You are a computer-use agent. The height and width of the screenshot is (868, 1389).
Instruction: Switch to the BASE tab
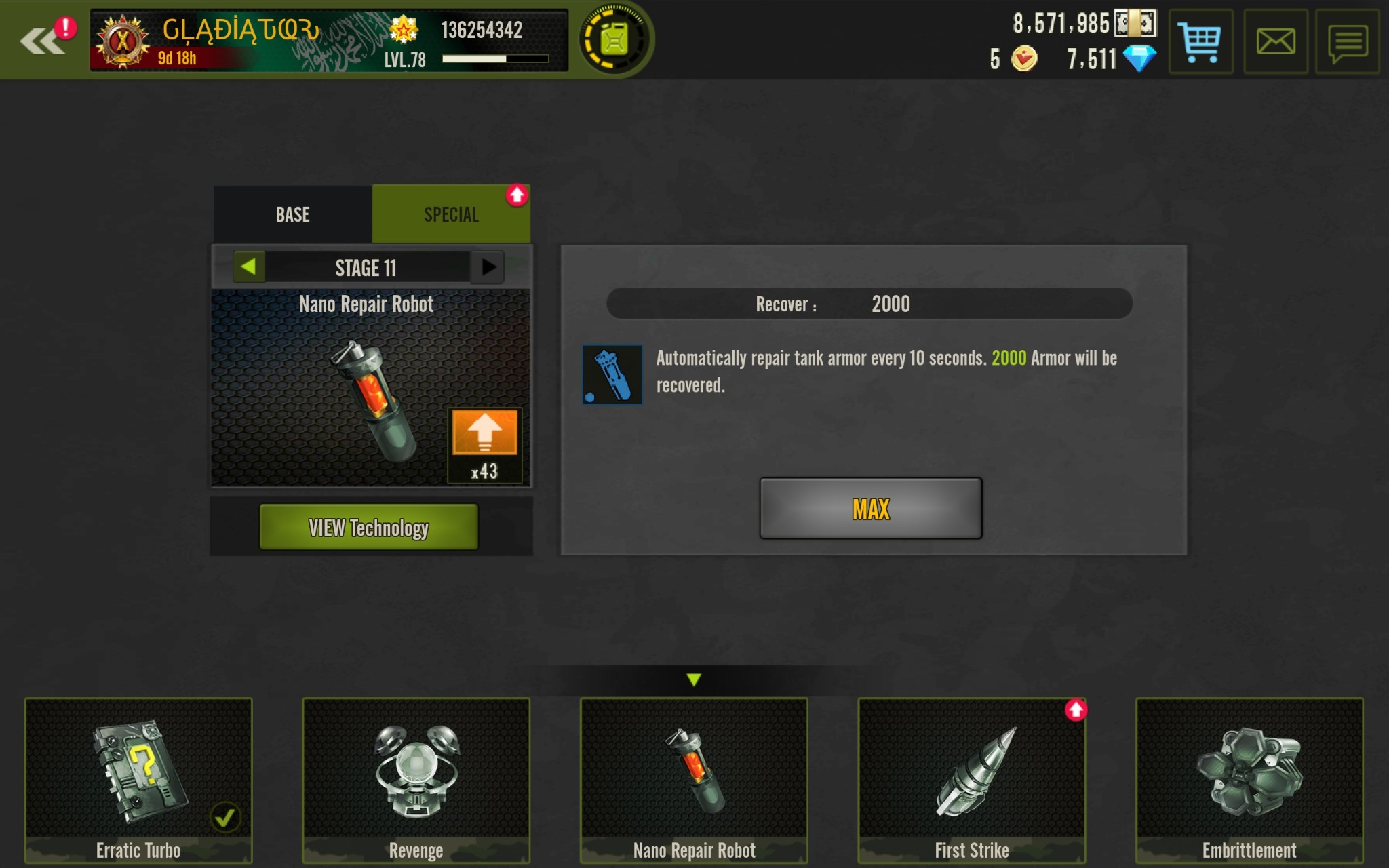click(x=293, y=215)
